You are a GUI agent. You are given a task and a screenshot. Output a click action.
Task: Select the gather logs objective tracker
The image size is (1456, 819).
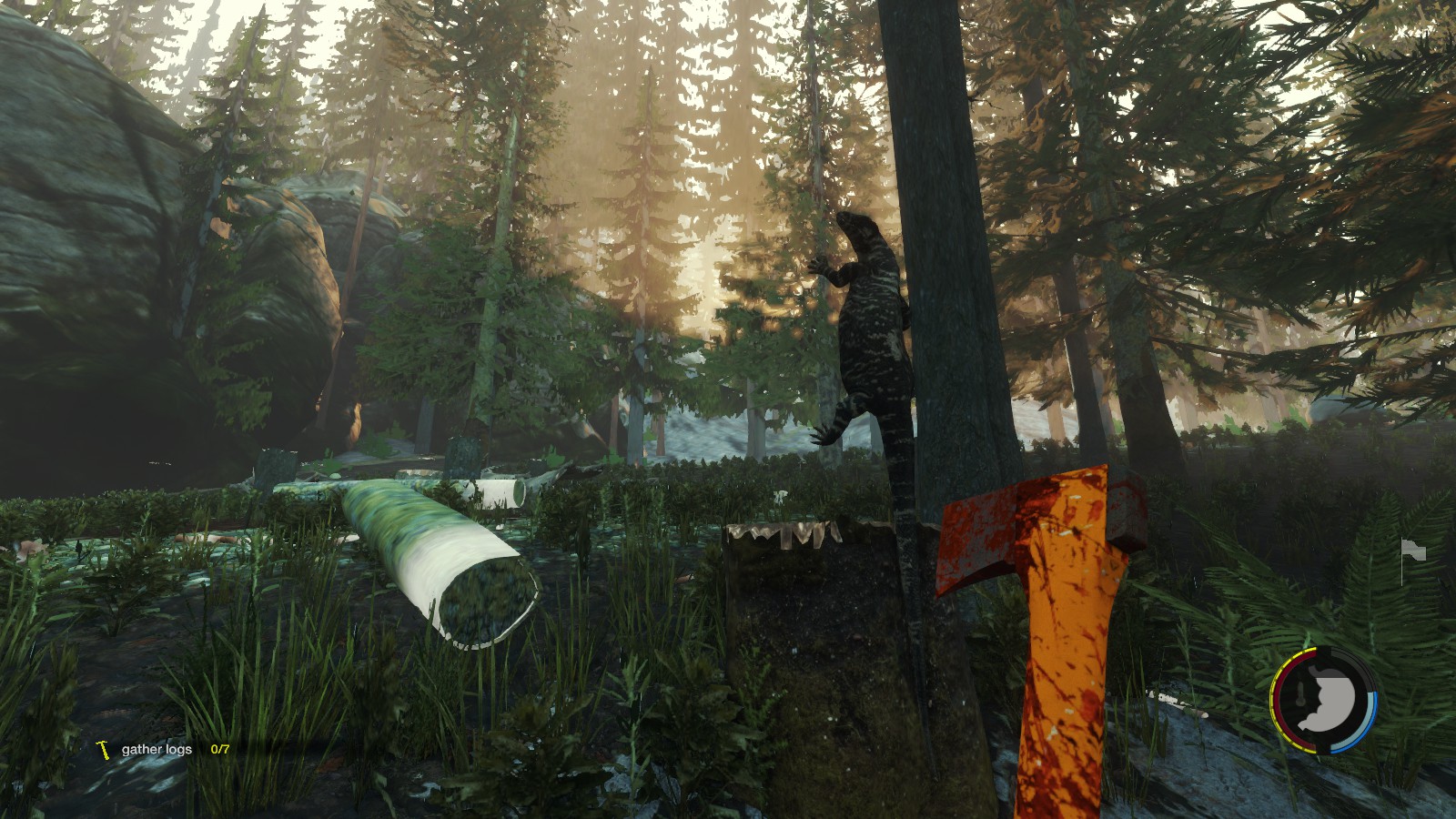[x=164, y=750]
